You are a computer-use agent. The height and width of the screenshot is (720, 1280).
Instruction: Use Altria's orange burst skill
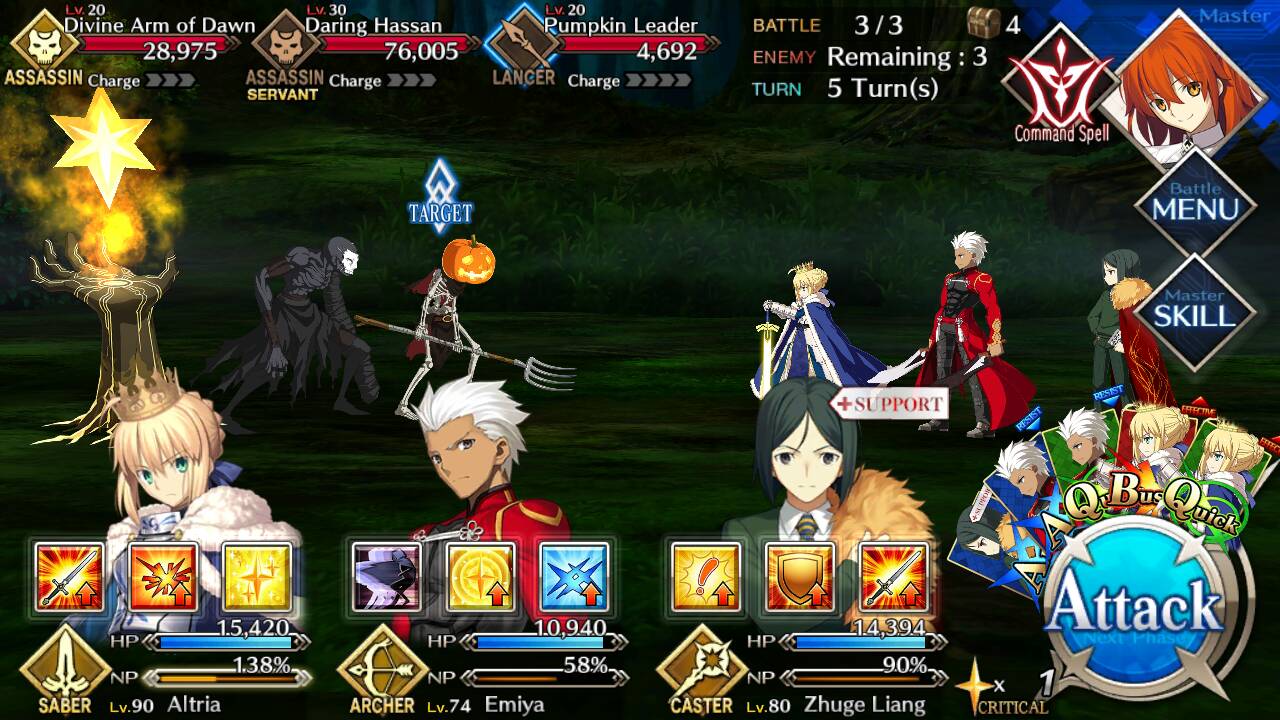click(163, 577)
